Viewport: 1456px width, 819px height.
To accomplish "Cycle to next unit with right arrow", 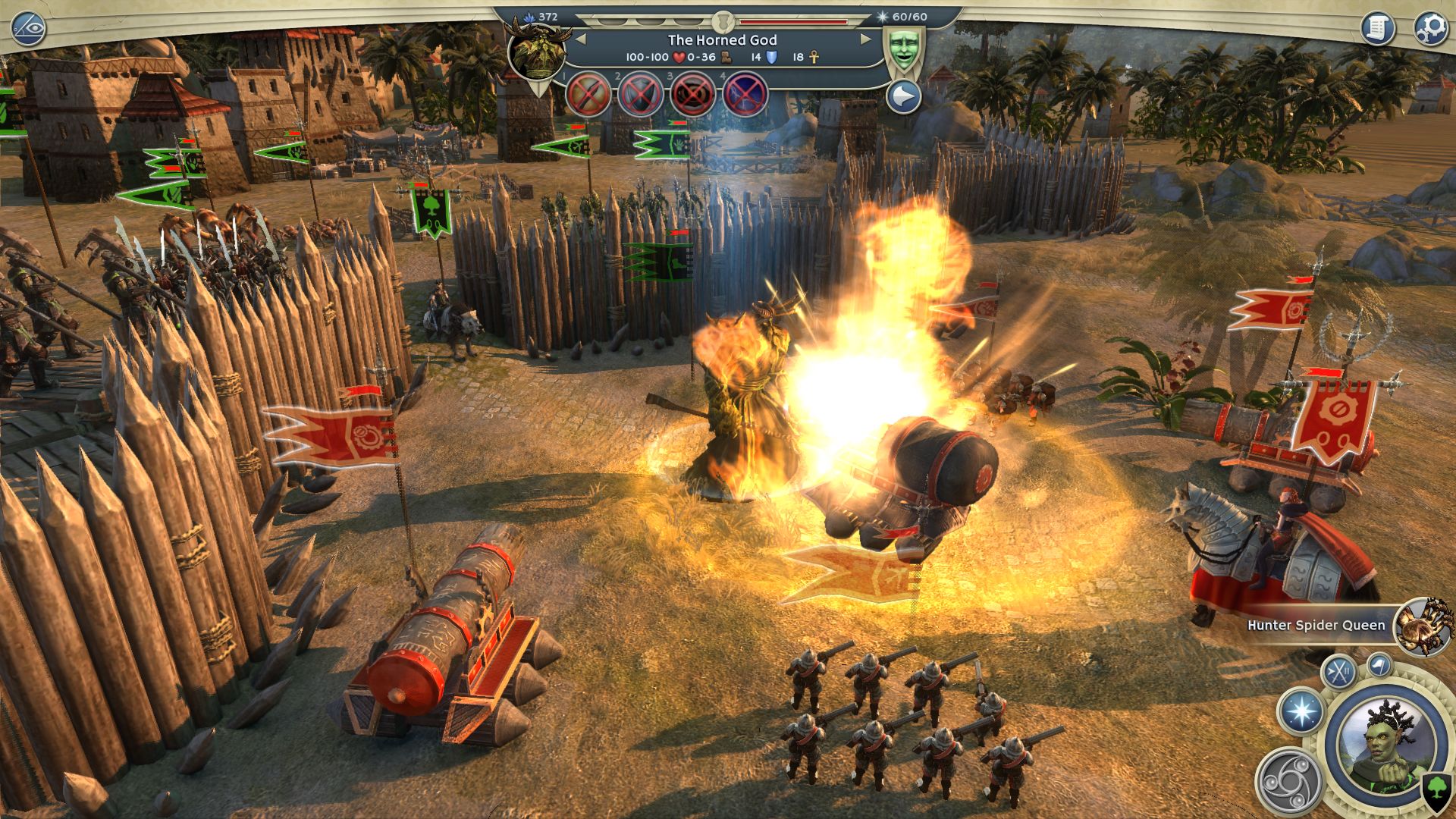I will click(865, 39).
